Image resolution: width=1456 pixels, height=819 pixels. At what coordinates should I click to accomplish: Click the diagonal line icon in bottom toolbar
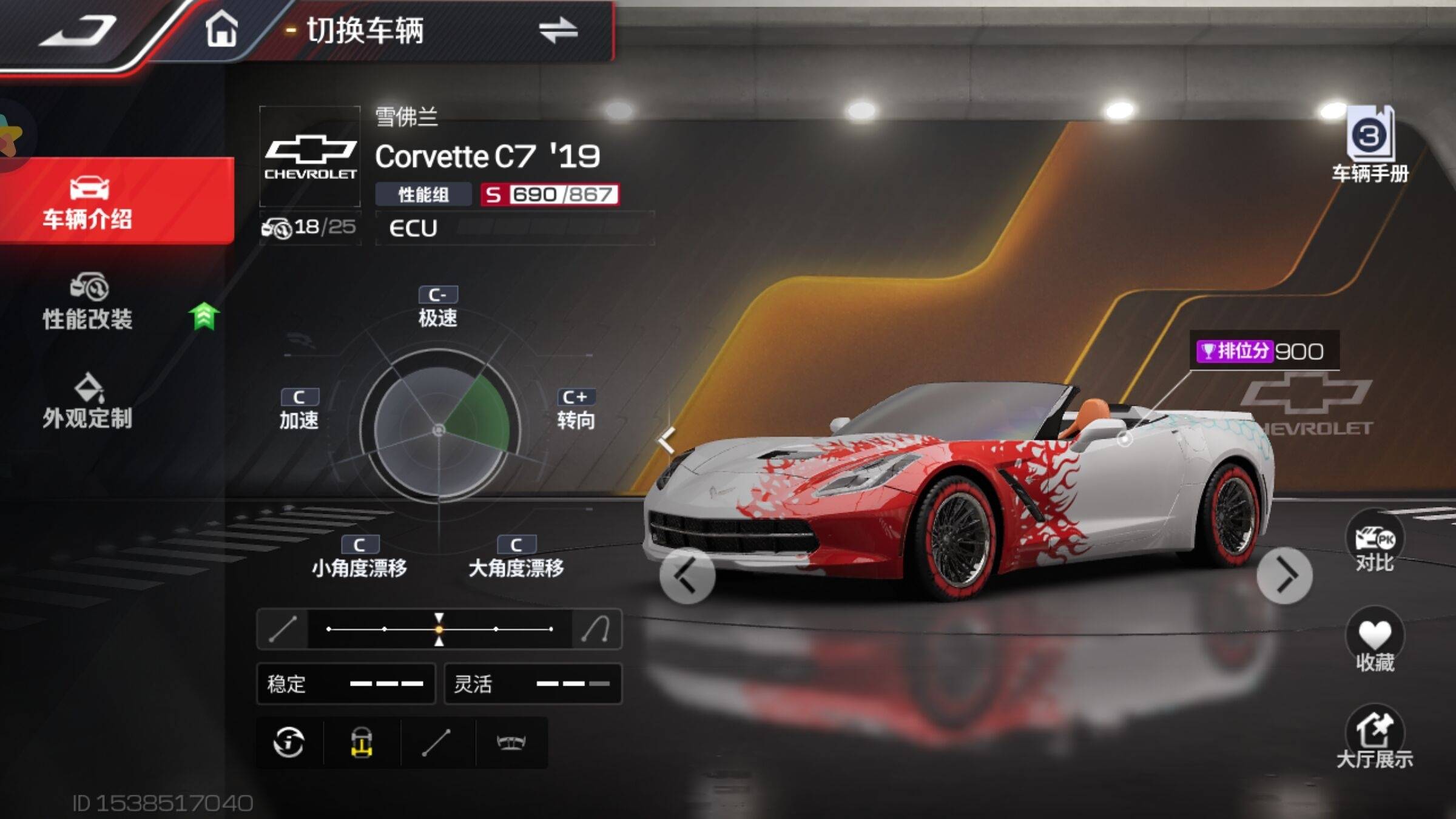[436, 742]
